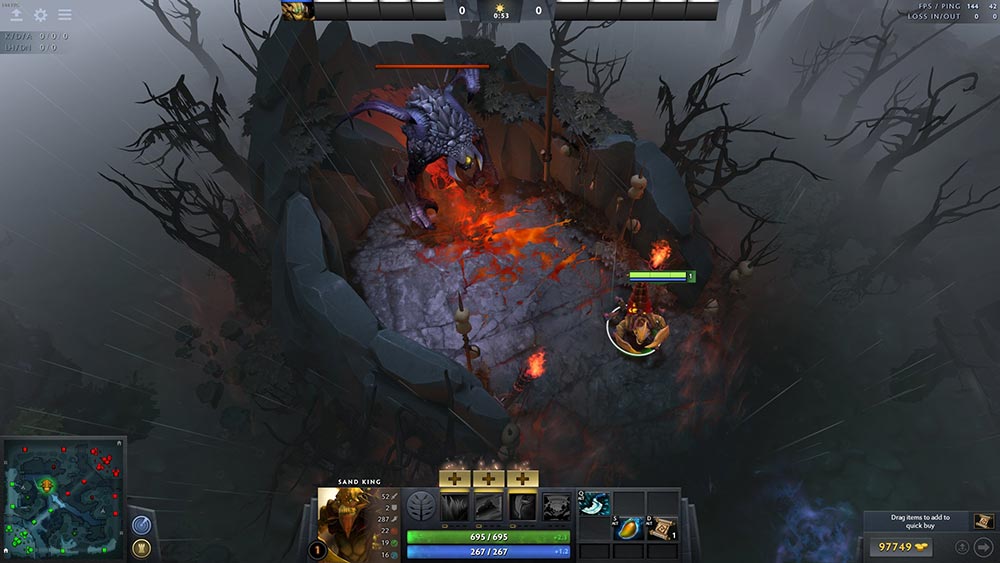Open the settings gear icon
This screenshot has width=1000, height=563.
pos(41,15)
